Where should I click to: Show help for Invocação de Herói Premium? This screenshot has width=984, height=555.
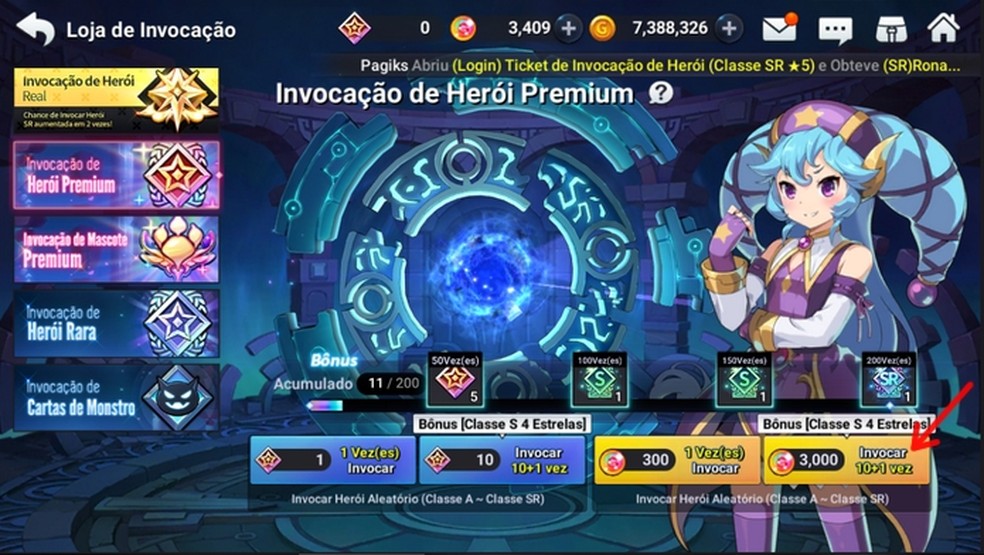click(660, 94)
